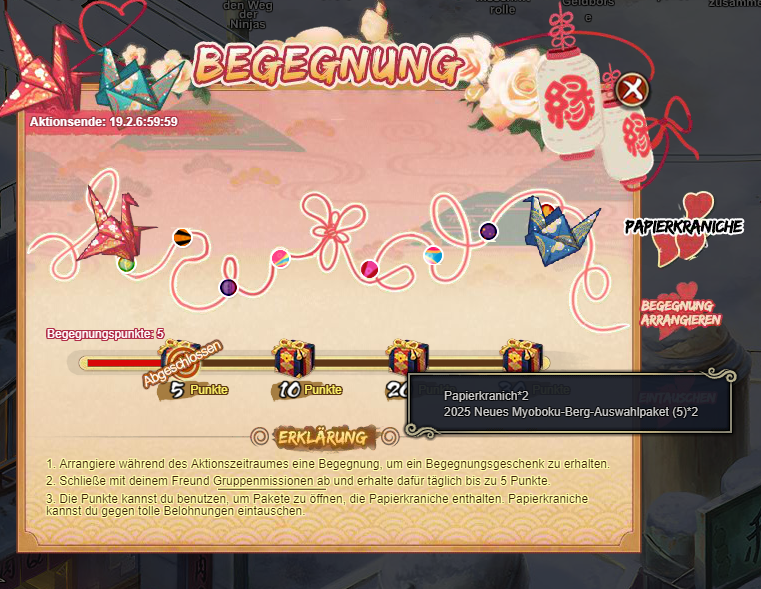This screenshot has height=589, width=761.
Task: Claim the 10 Punkte gift box
Action: coord(294,357)
